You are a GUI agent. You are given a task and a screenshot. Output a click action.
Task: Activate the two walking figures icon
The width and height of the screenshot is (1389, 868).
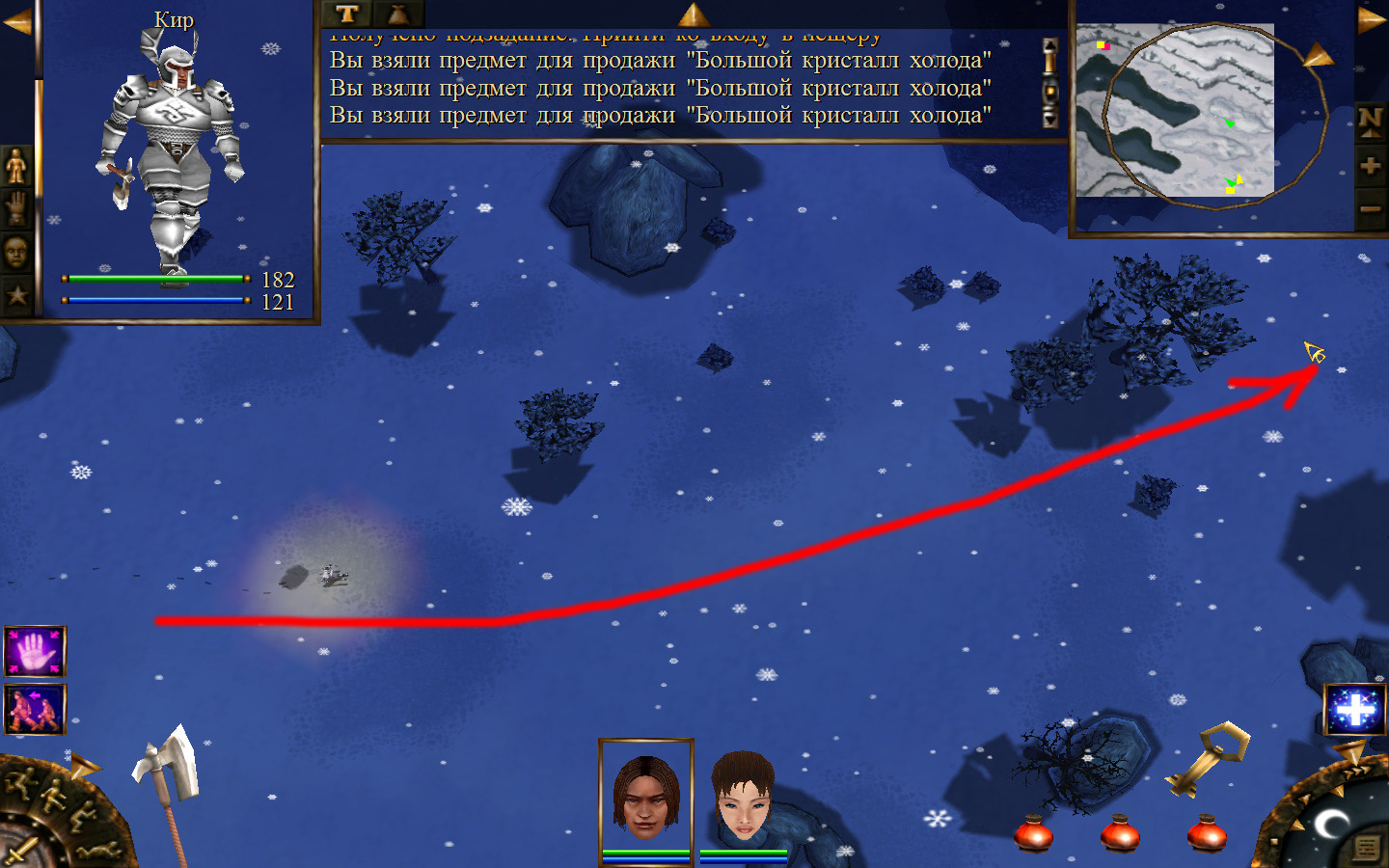35,709
